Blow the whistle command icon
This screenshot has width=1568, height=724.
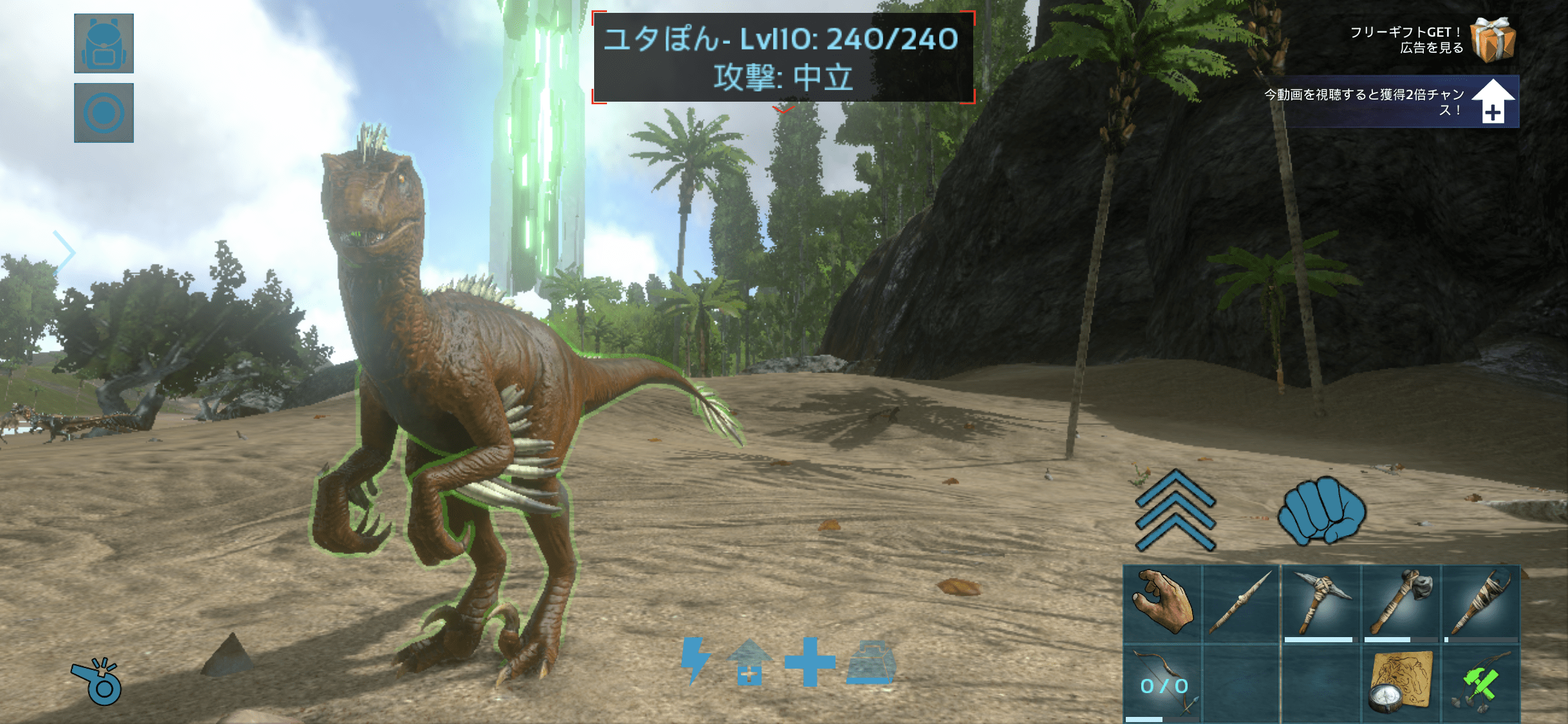point(97,682)
